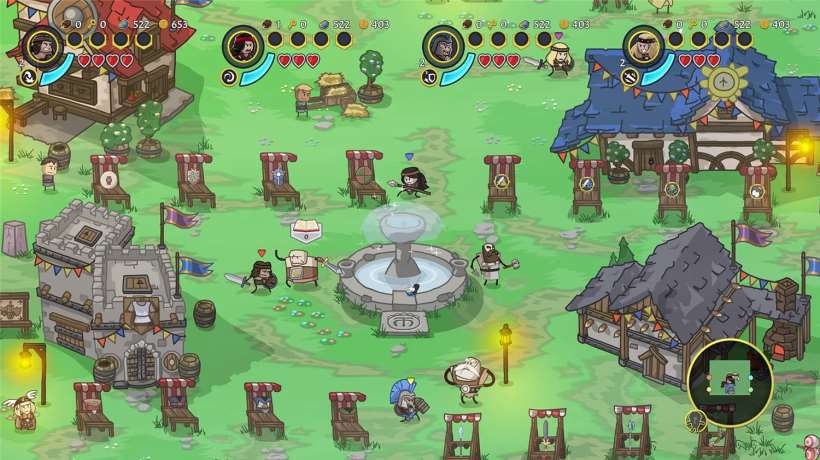The height and width of the screenshot is (460, 820).
Task: Use the knight's shield ability icon
Action: (x=428, y=75)
